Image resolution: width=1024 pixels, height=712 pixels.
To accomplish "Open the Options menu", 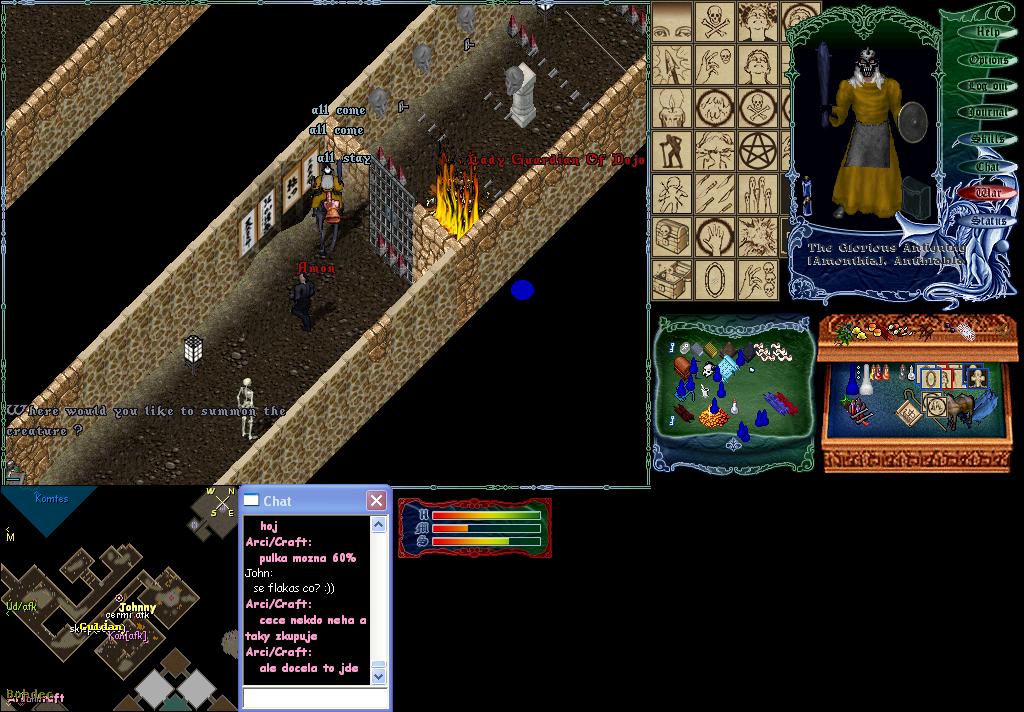I will click(x=988, y=60).
